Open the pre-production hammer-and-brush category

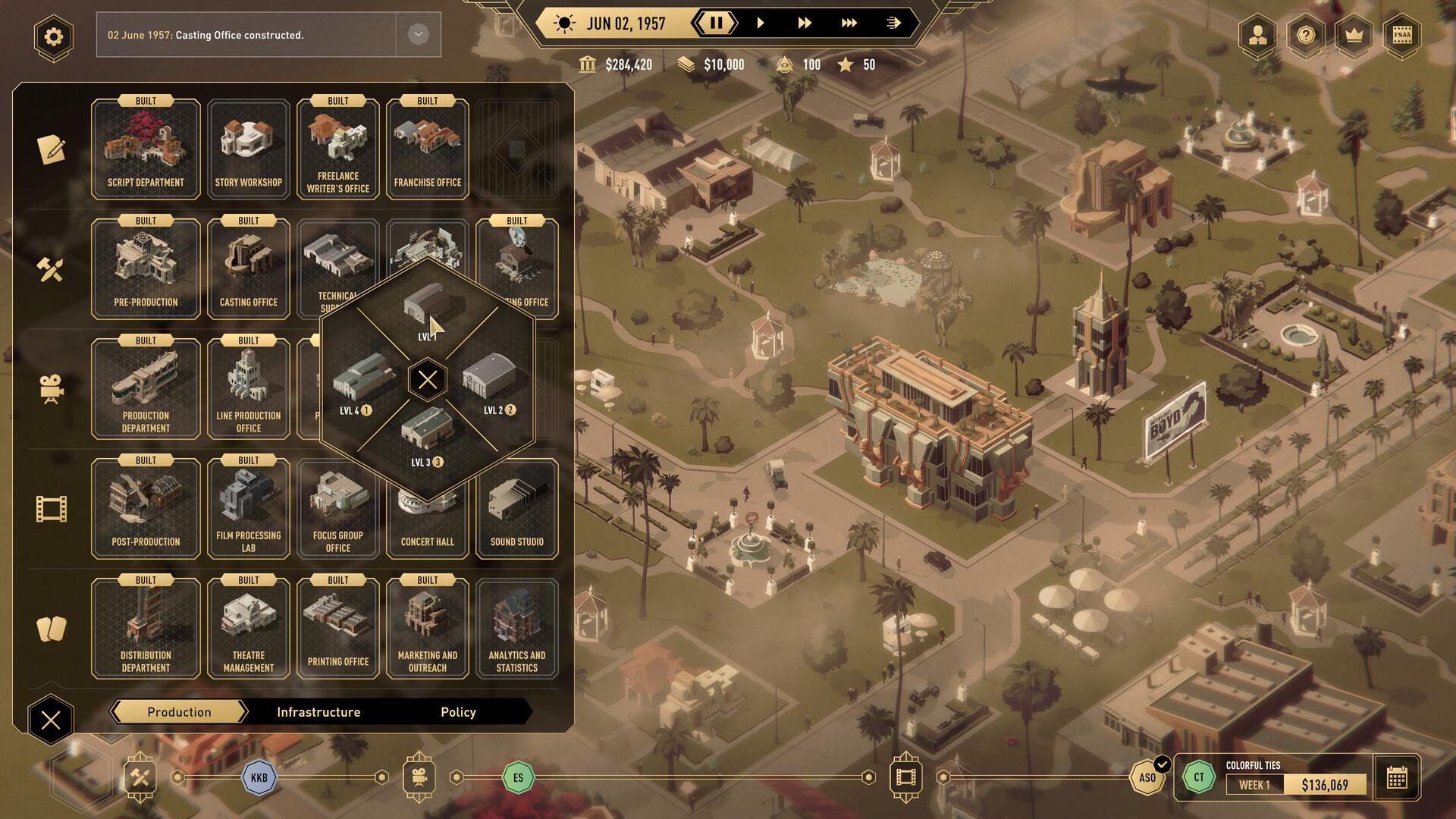pos(50,268)
